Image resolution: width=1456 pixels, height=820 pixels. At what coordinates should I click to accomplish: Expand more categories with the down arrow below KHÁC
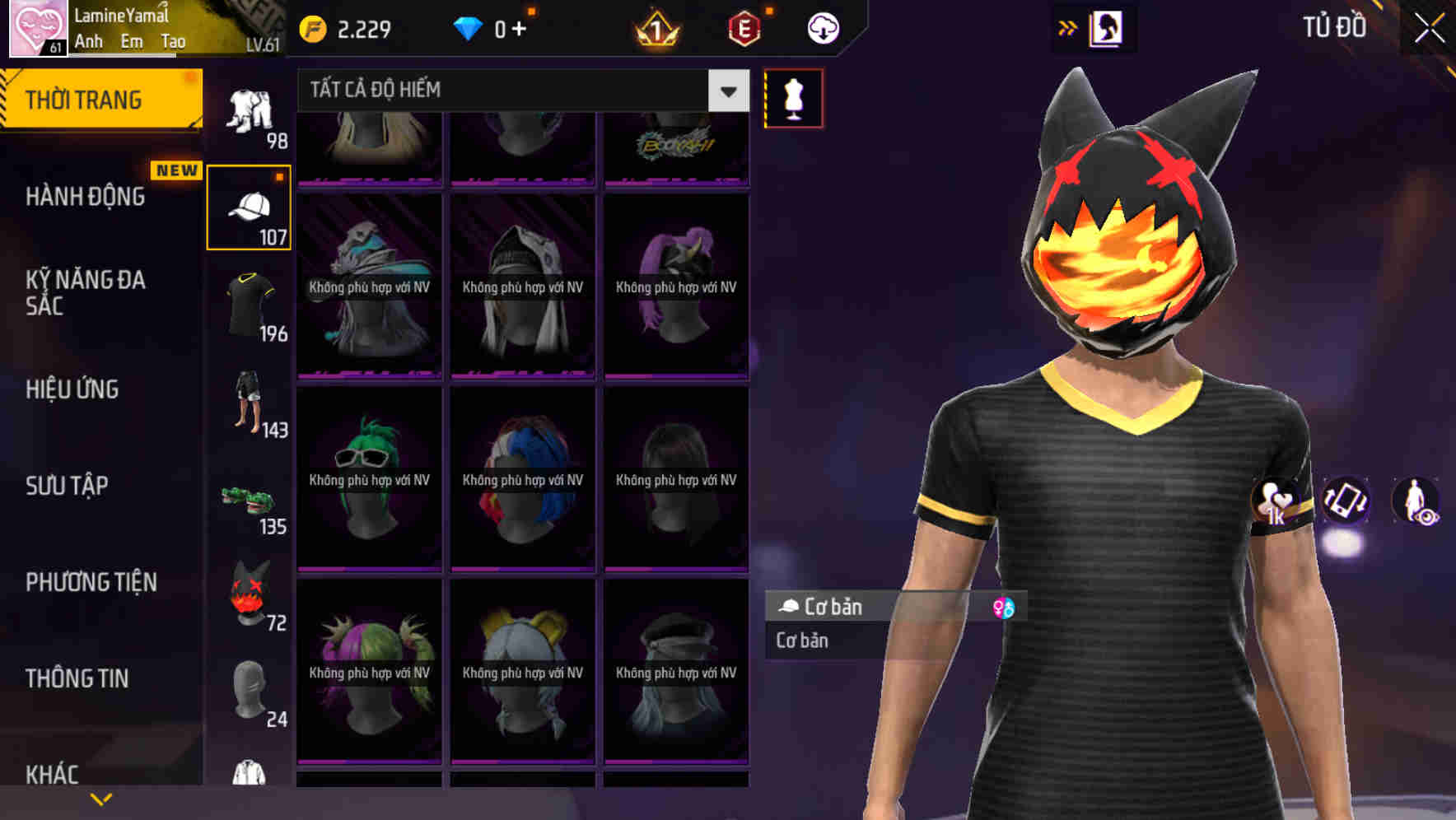click(x=100, y=799)
